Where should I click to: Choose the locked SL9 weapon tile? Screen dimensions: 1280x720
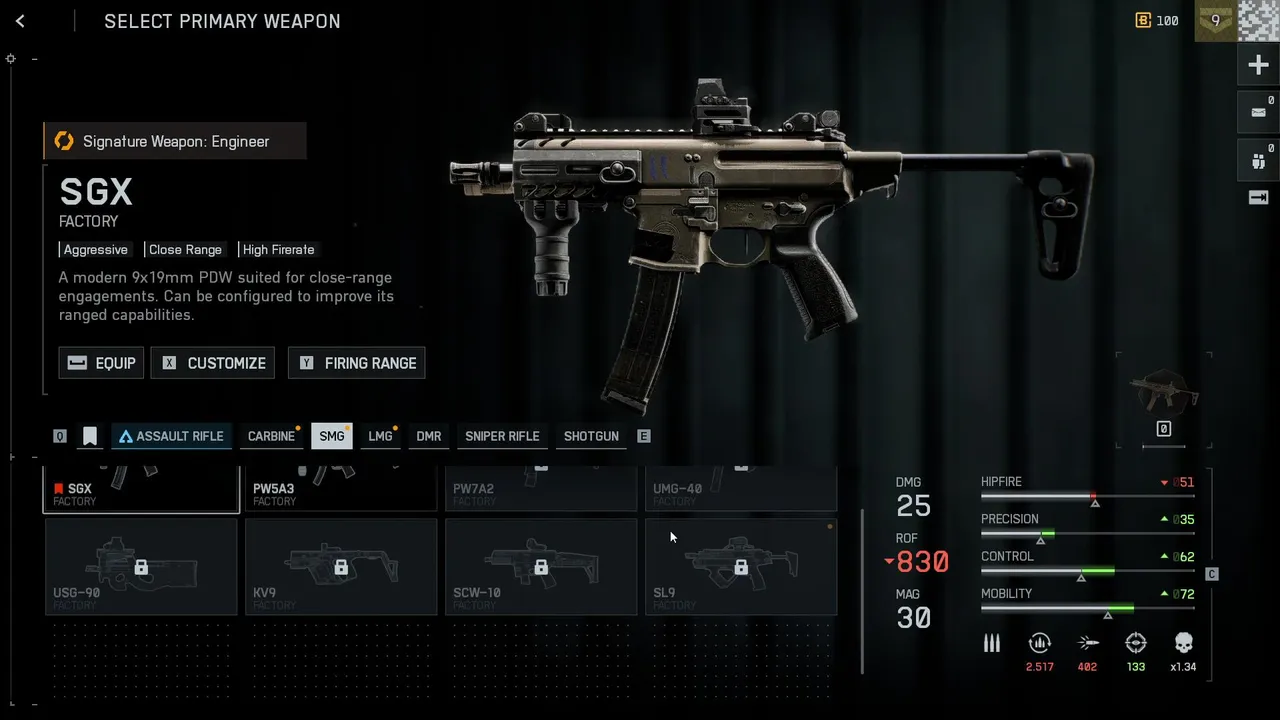coord(741,566)
